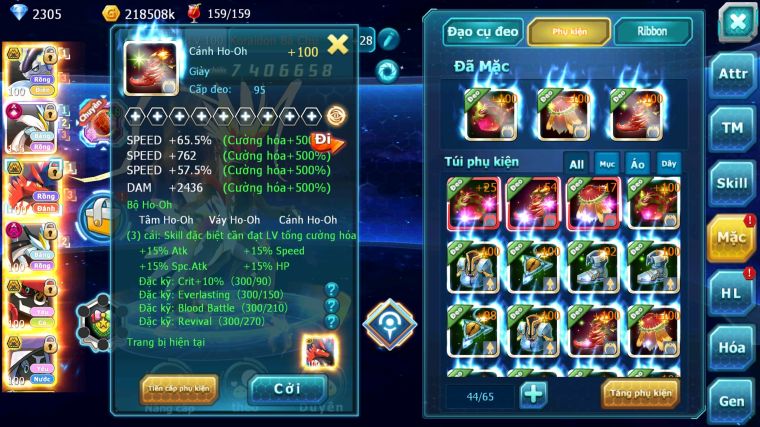Open help for the Everlasting skill

[x=332, y=306]
